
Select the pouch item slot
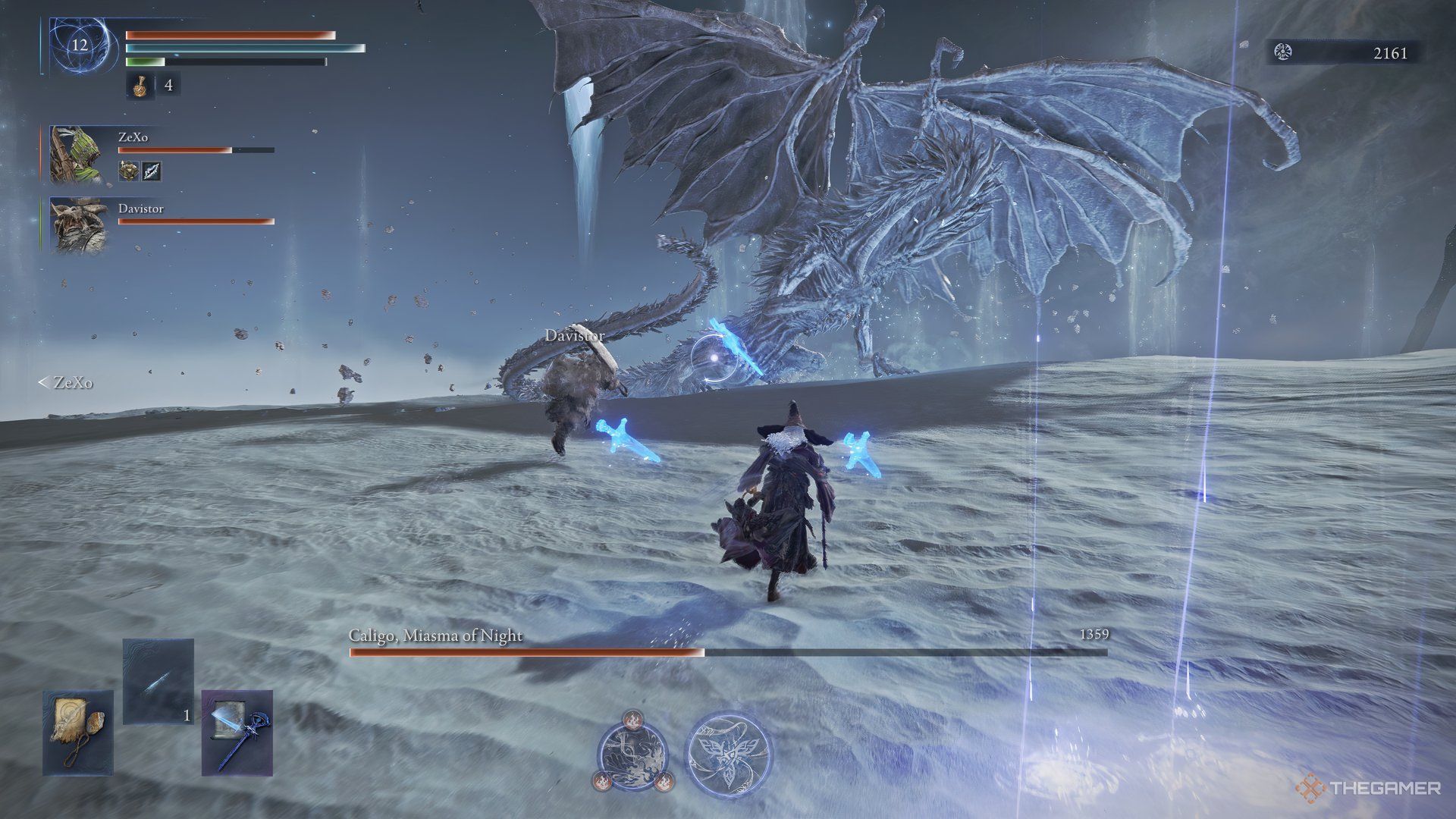click(x=77, y=733)
